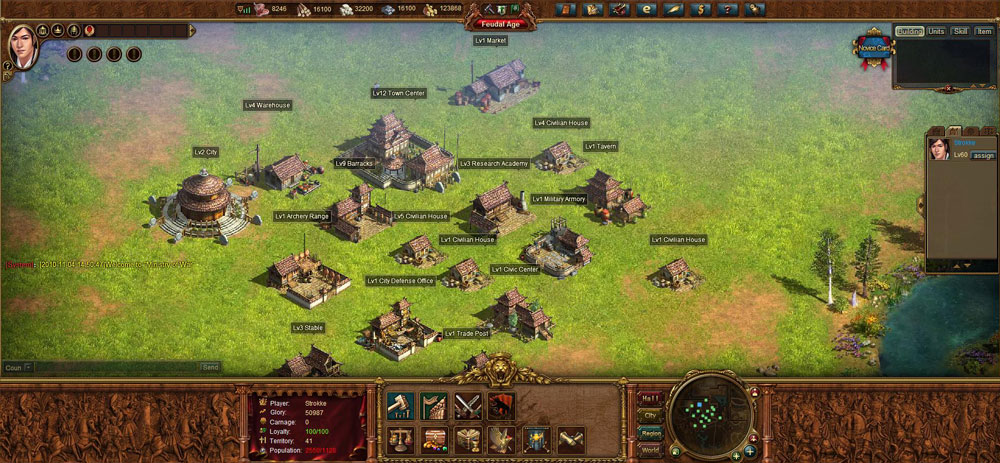The image size is (1000, 463).
Task: Open the Region map view
Action: point(650,431)
